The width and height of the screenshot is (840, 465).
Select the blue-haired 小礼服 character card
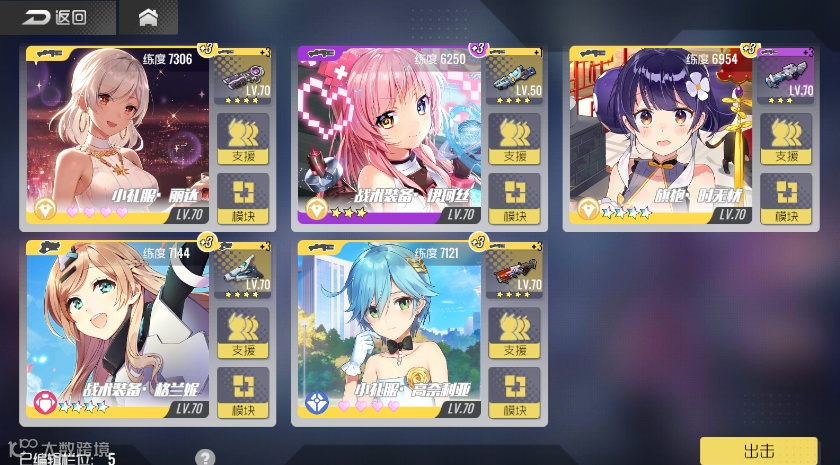pyautogui.click(x=390, y=330)
